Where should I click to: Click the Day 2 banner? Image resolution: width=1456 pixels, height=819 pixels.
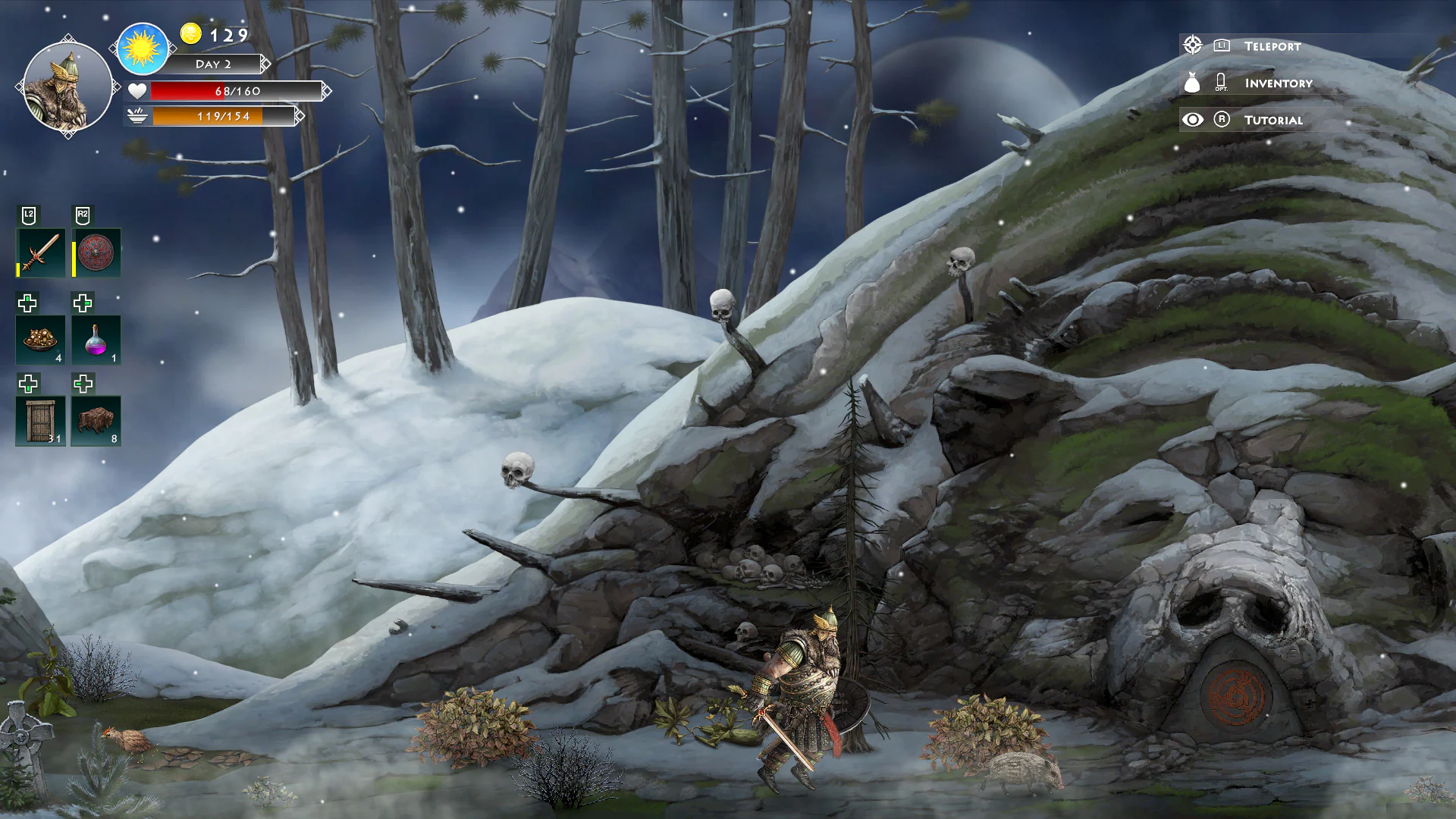pyautogui.click(x=215, y=64)
